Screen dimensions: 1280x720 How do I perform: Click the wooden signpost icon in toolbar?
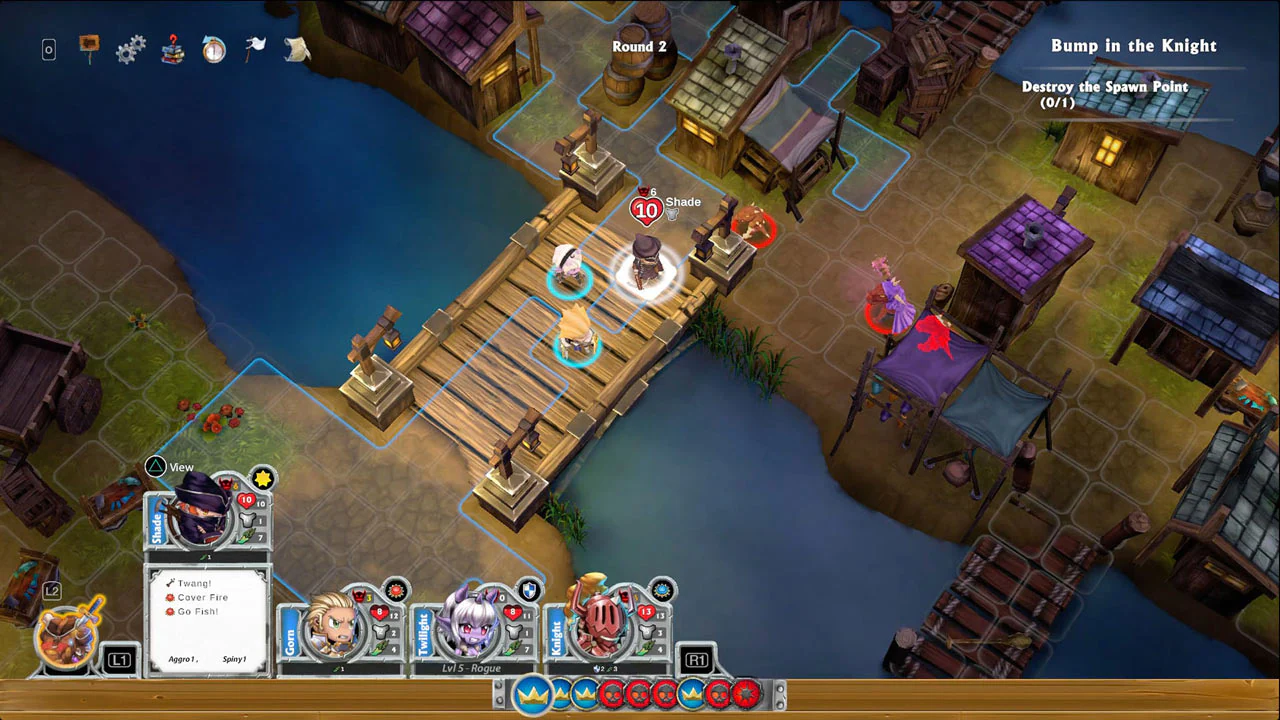[88, 46]
